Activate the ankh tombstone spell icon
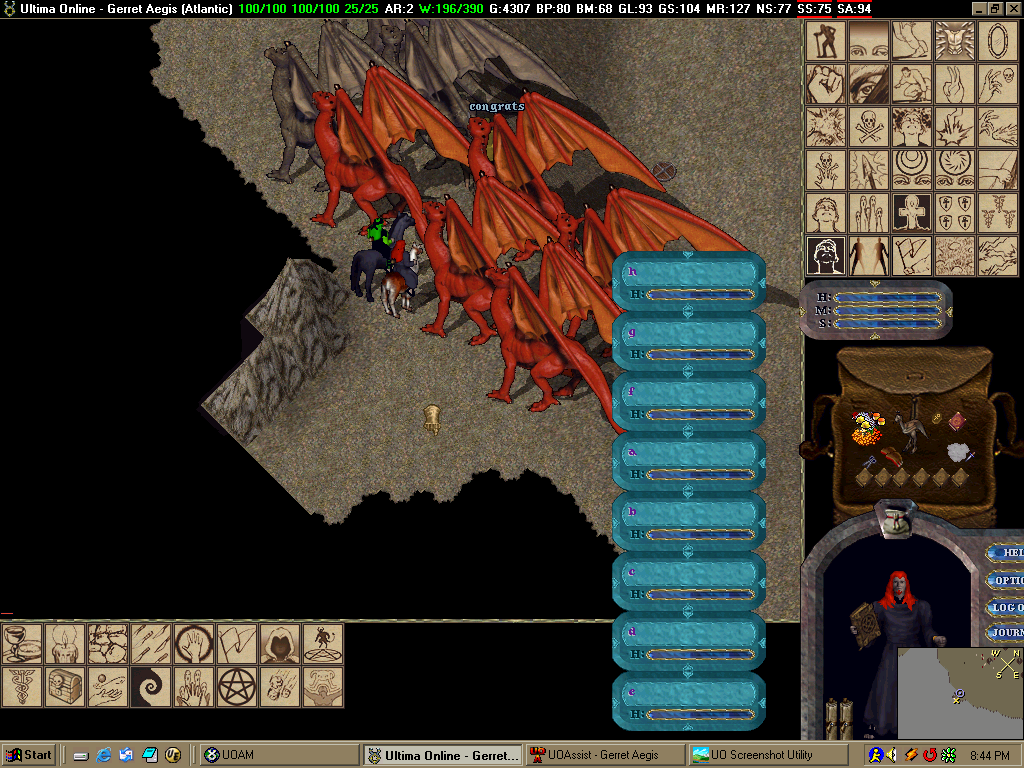The width and height of the screenshot is (1024, 768). pyautogui.click(x=912, y=213)
